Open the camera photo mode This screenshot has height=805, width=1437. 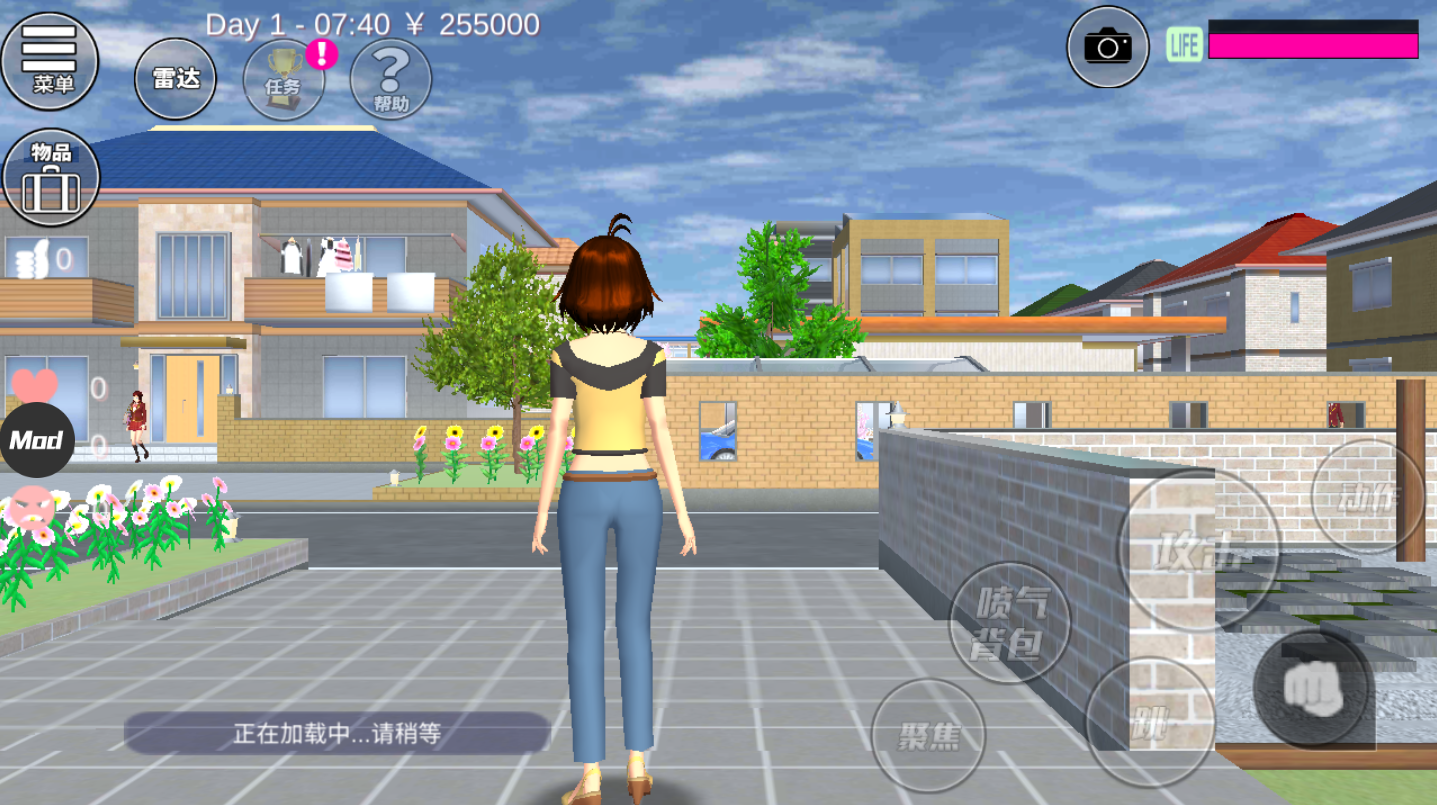[1107, 46]
